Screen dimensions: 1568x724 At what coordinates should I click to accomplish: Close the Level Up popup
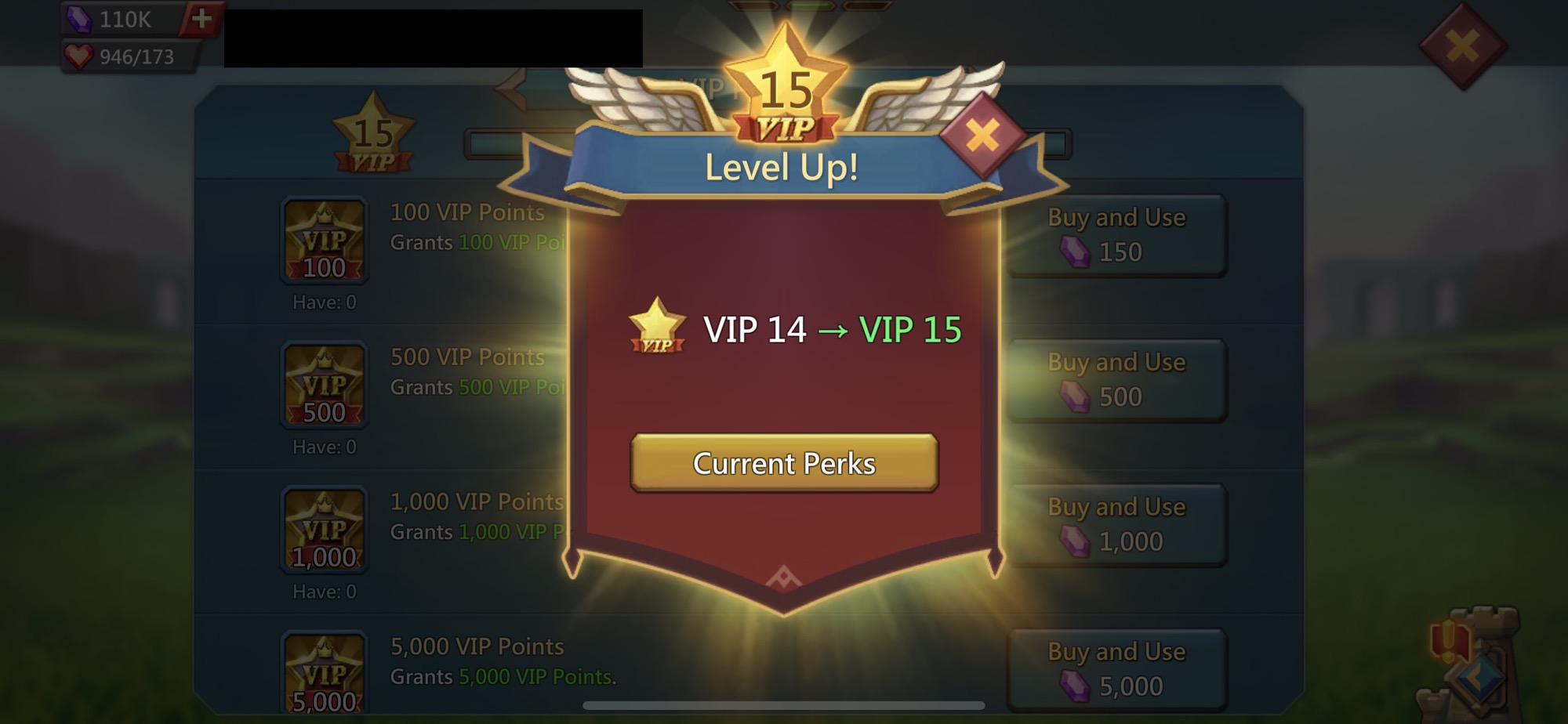coord(981,135)
